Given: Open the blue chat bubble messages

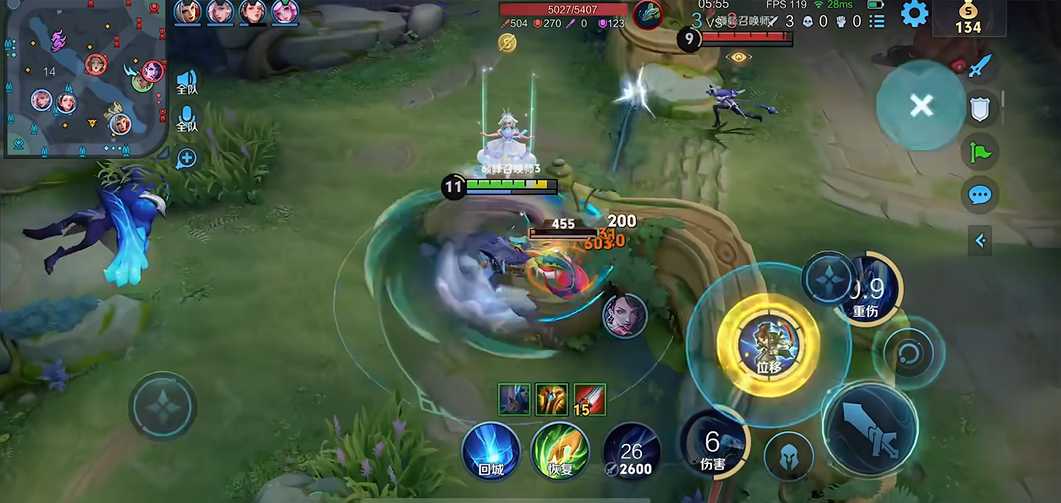Looking at the screenshot, I should tap(980, 194).
